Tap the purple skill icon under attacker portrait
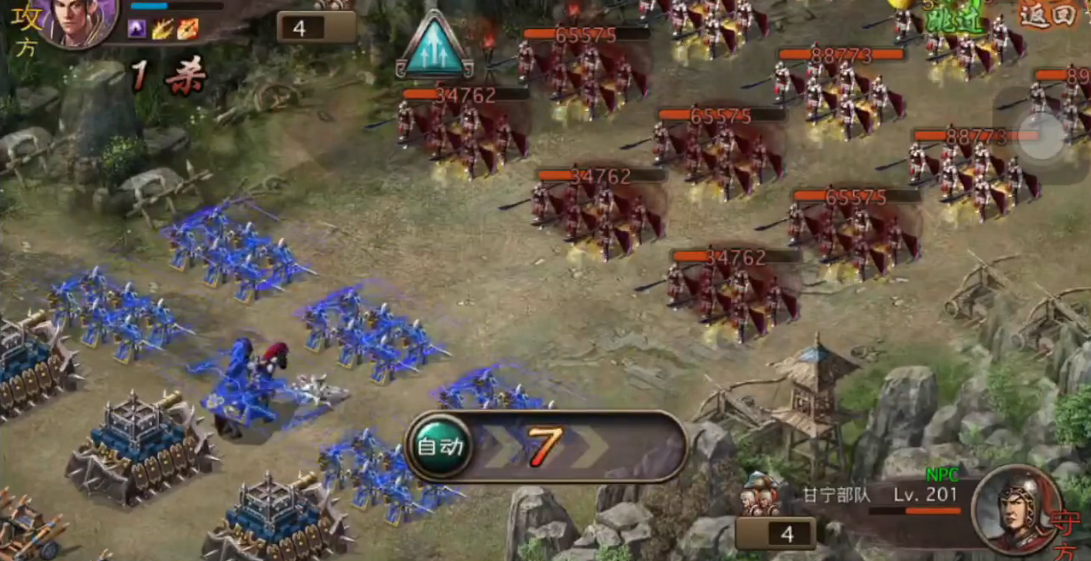This screenshot has height=561, width=1091. click(x=137, y=29)
